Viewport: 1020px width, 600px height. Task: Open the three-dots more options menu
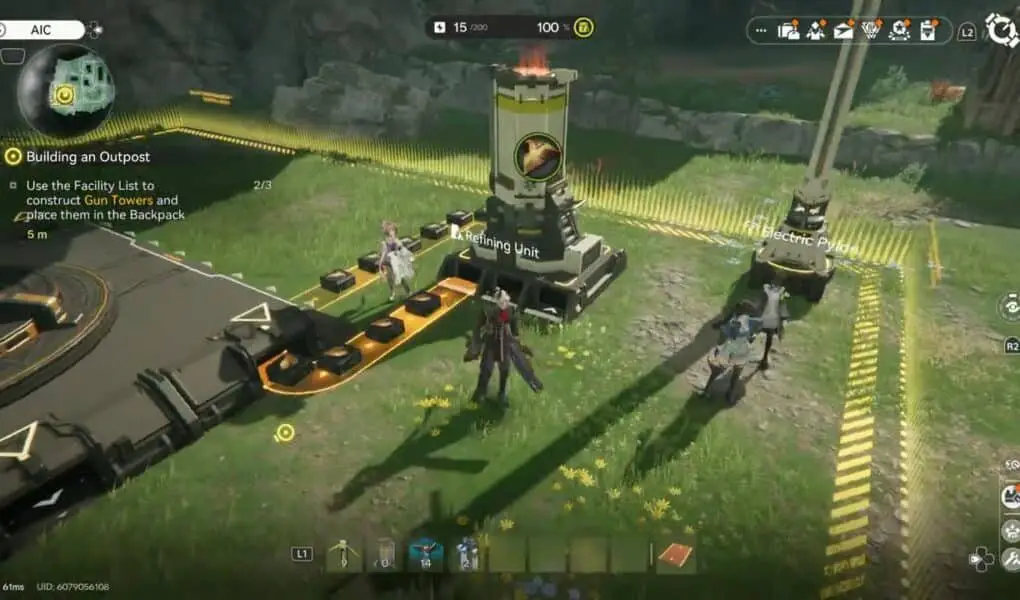(x=761, y=31)
